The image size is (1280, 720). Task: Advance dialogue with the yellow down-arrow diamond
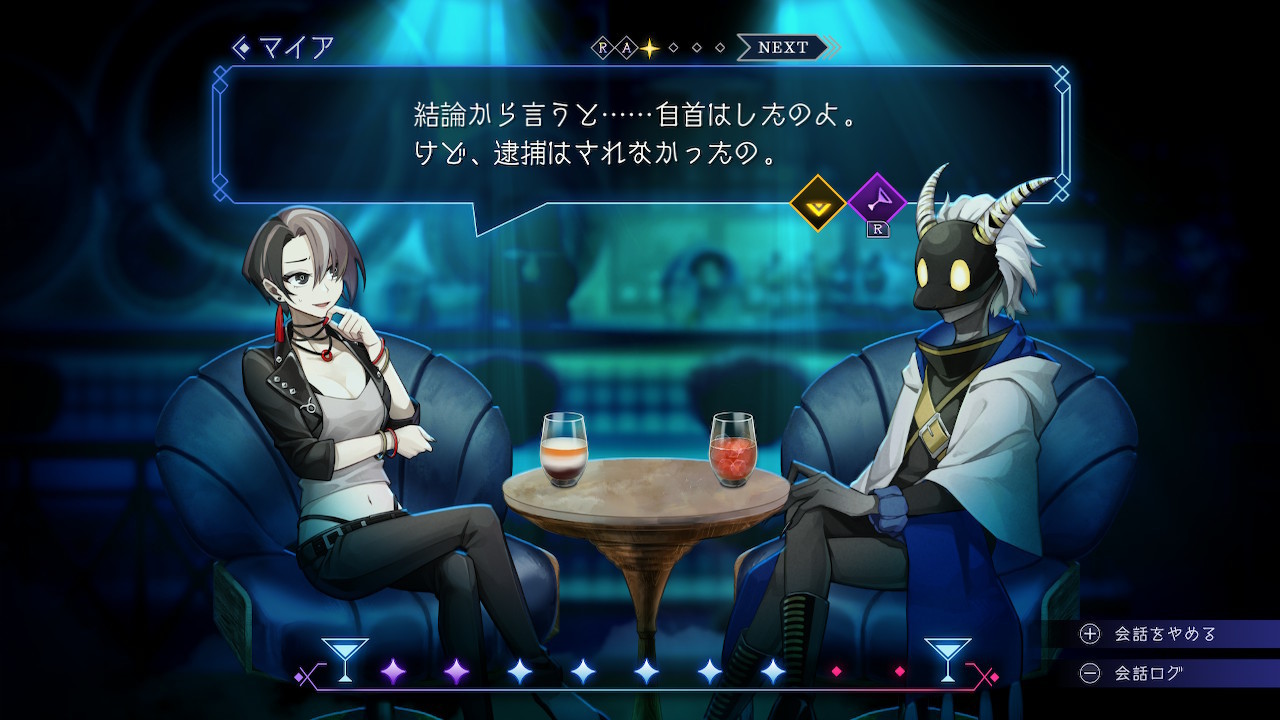[818, 203]
